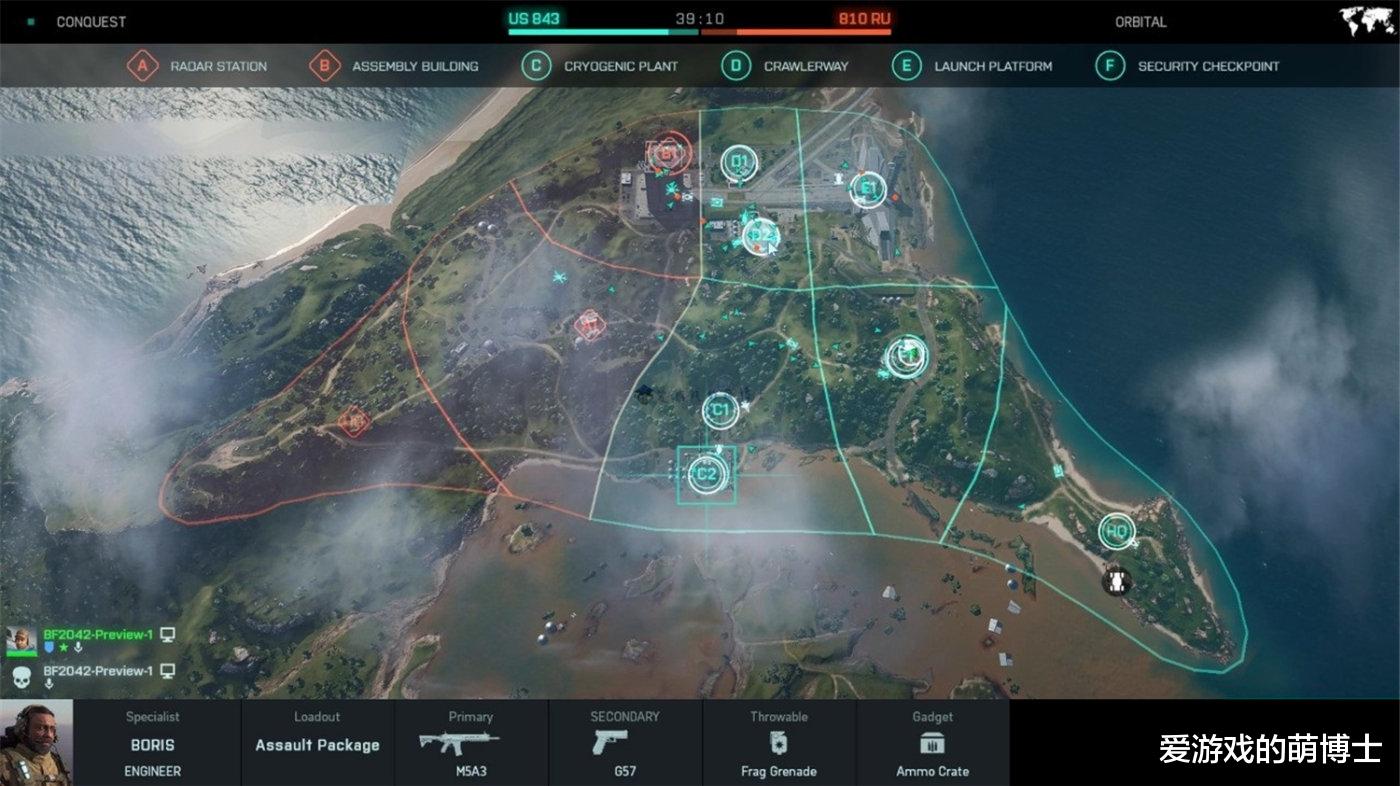Select flag C1 as your deploy point
The height and width of the screenshot is (786, 1400).
tap(719, 409)
